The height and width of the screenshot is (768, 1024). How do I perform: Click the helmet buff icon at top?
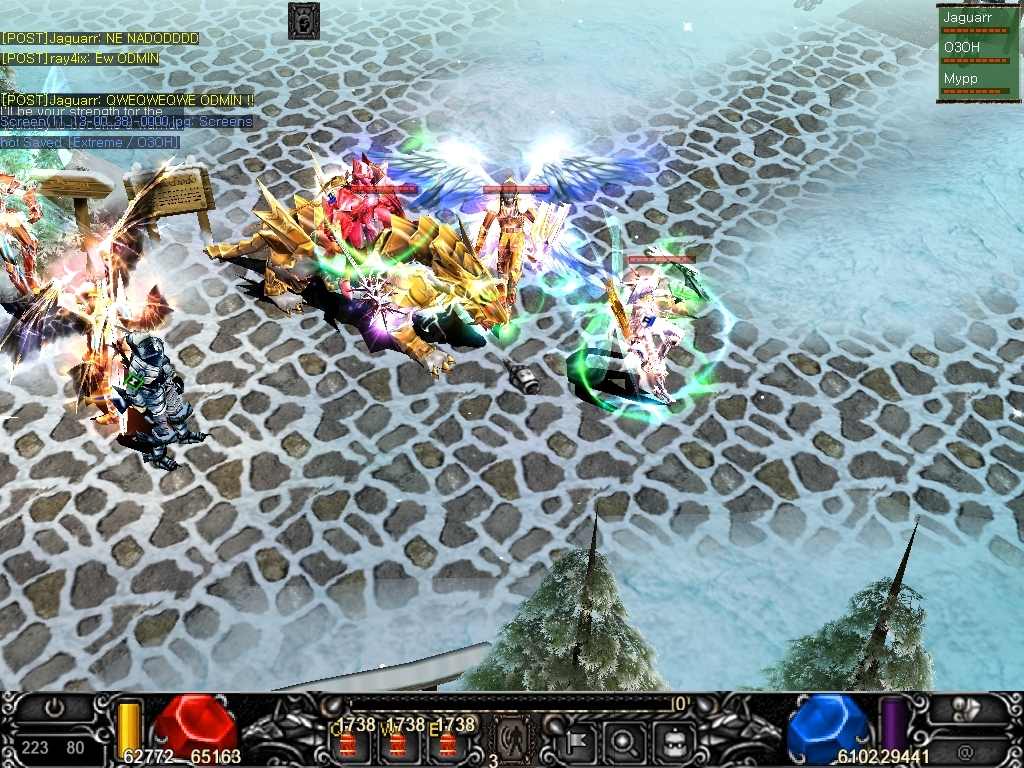click(x=303, y=20)
